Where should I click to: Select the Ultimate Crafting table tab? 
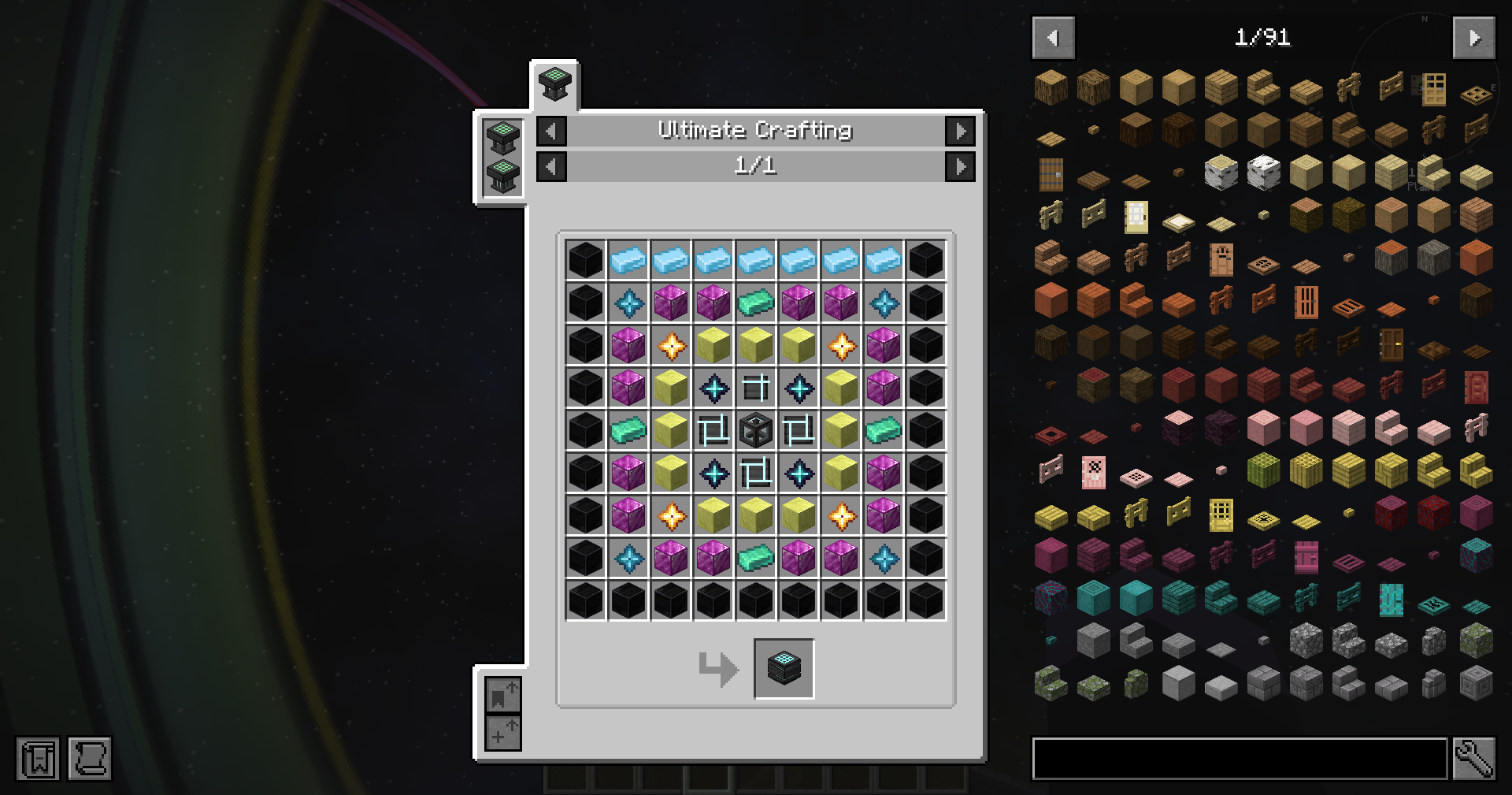(x=554, y=84)
